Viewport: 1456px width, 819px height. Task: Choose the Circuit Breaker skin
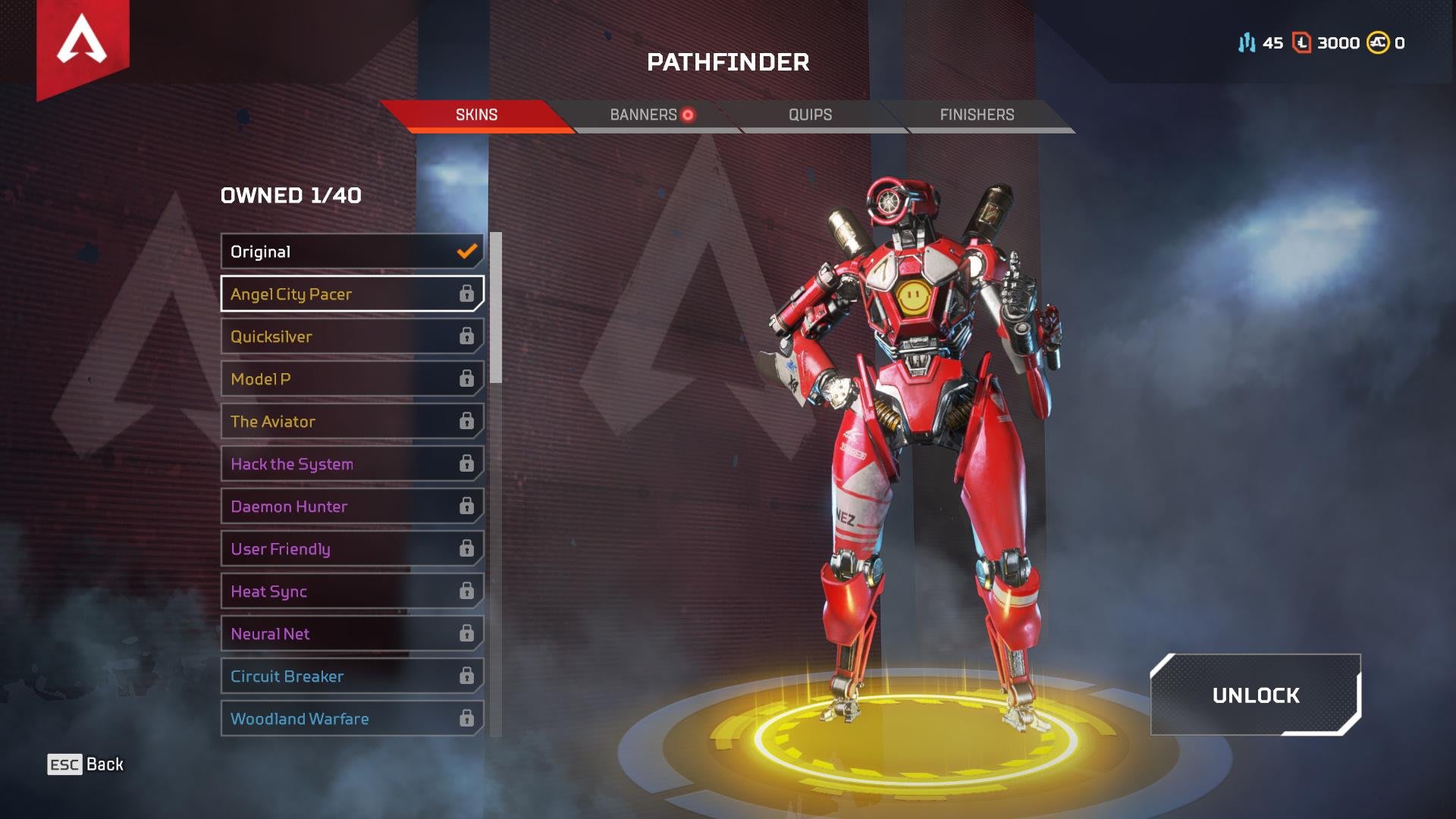pyautogui.click(x=352, y=676)
